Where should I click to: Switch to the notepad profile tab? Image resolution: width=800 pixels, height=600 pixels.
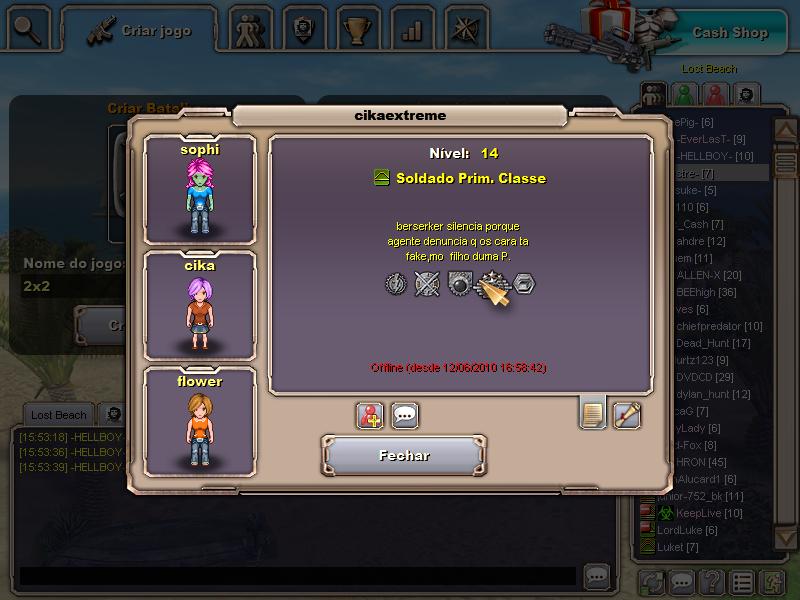(x=592, y=412)
